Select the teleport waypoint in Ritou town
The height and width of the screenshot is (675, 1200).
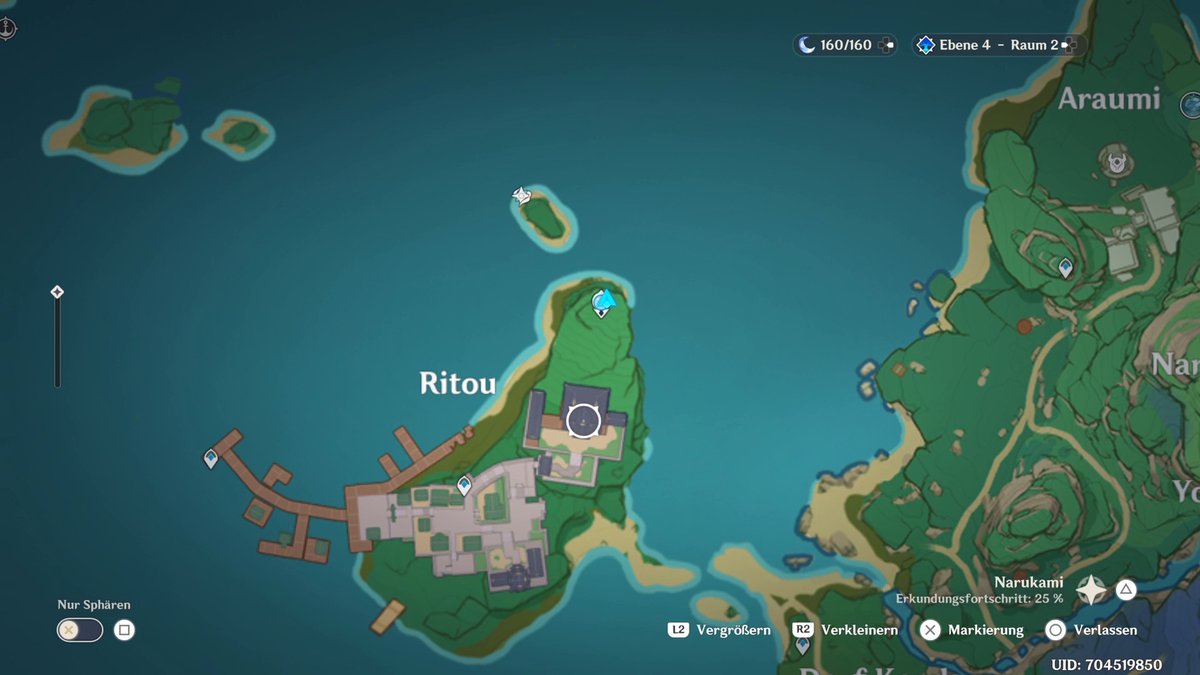click(464, 486)
